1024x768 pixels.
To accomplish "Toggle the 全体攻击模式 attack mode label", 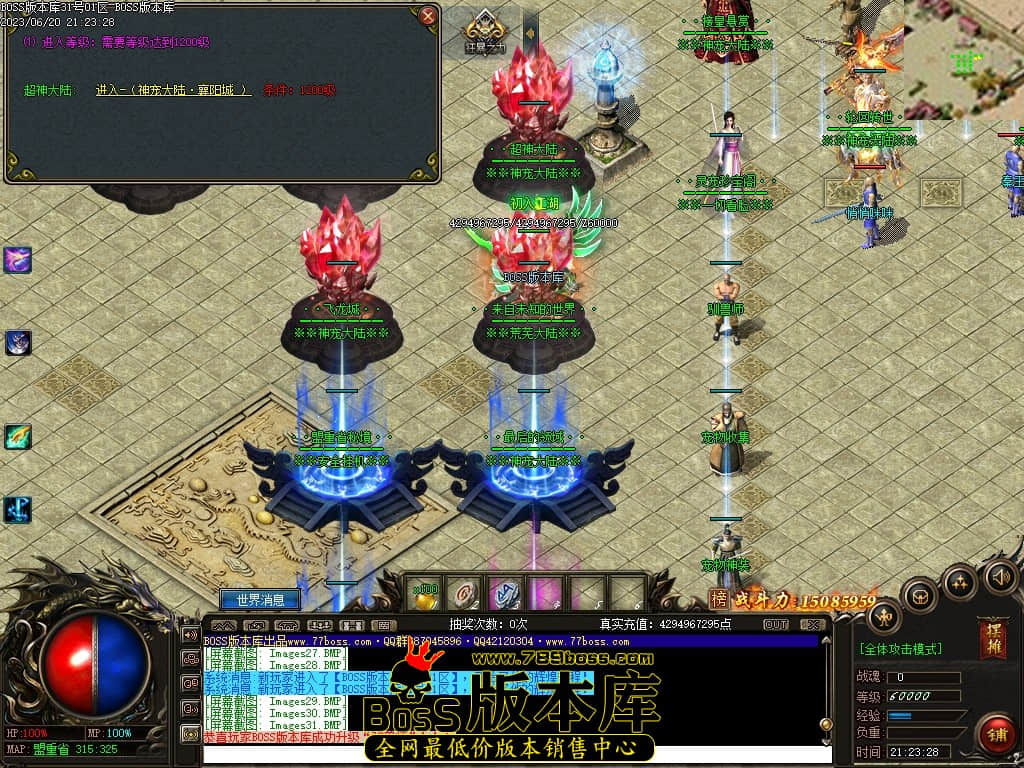I will [900, 649].
